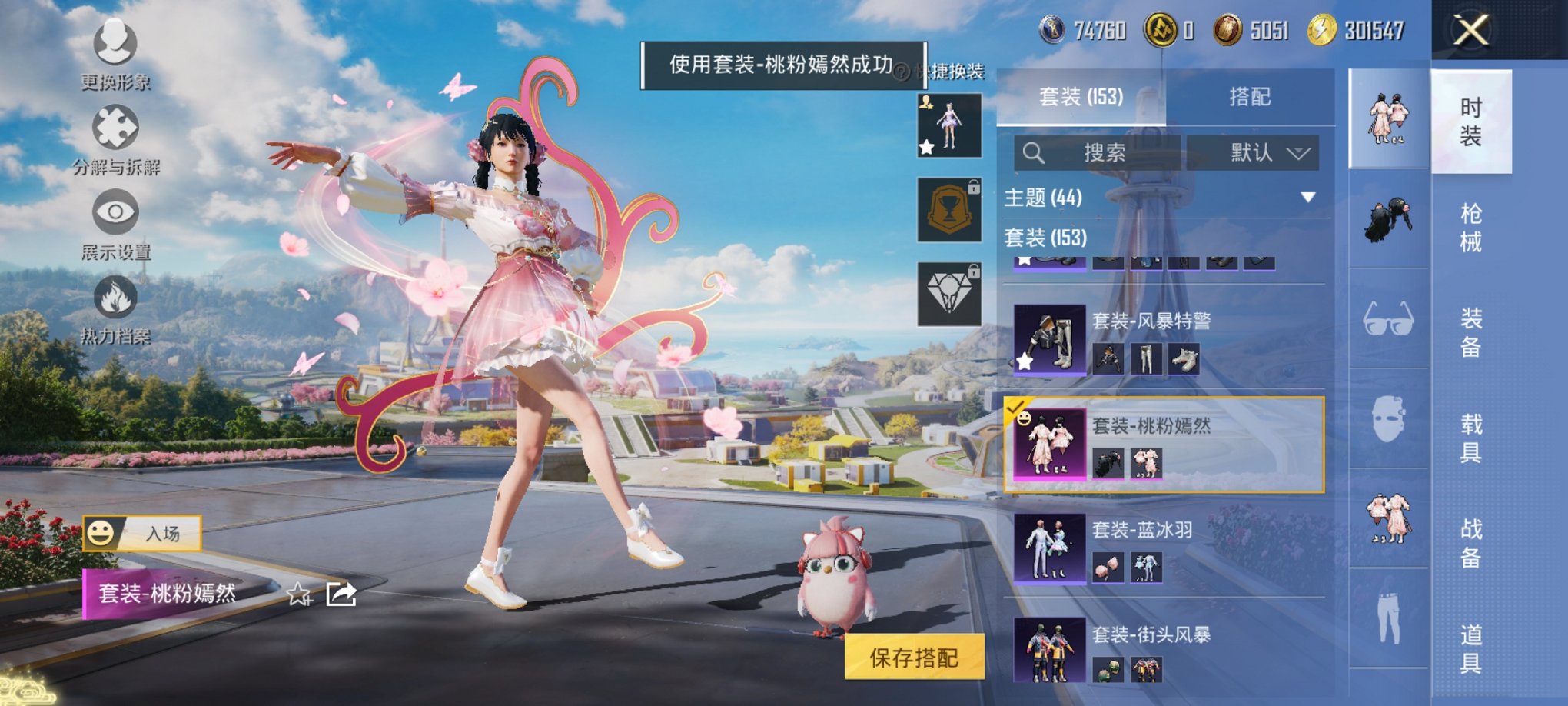Select the 更换形象 avatar icon

115,44
